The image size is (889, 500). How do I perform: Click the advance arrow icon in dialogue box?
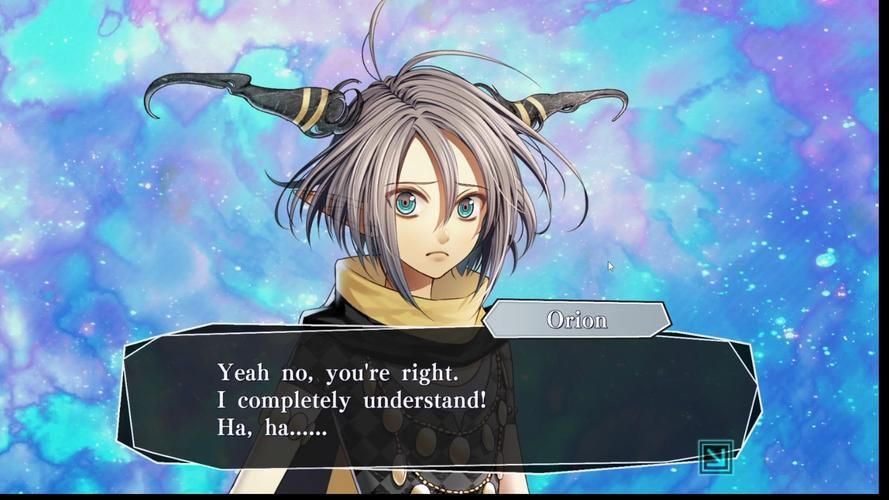716,456
